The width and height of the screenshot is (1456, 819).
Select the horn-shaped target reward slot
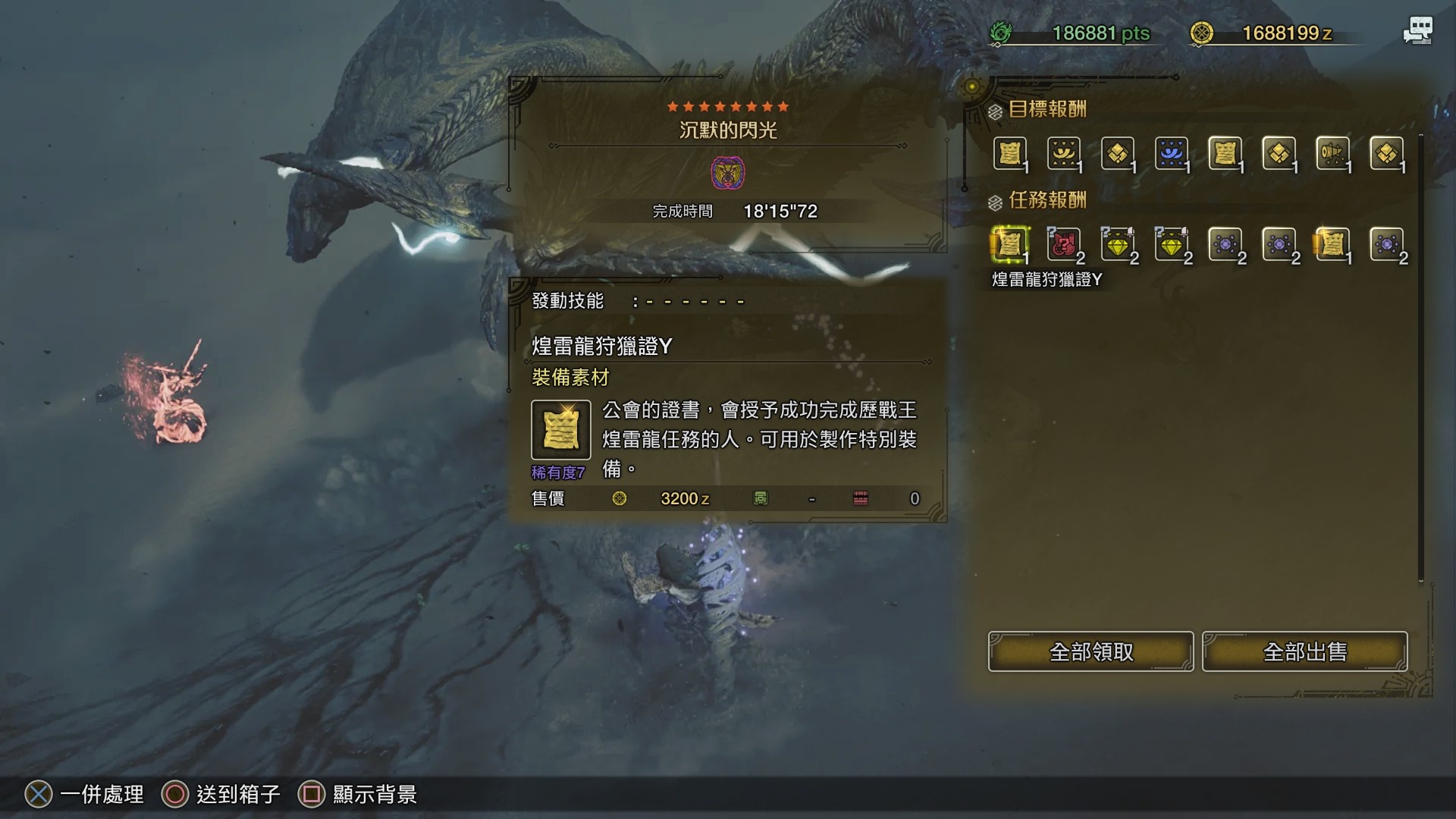(1332, 153)
